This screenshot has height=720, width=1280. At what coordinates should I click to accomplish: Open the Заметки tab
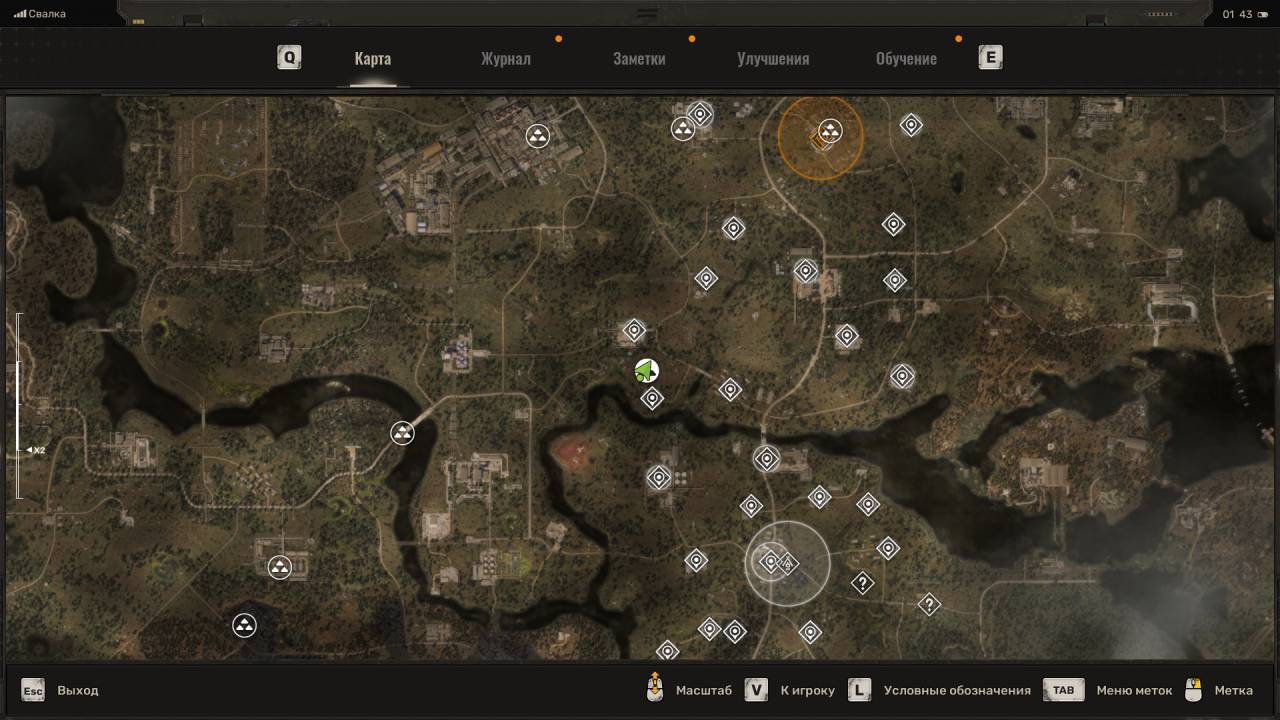pos(639,58)
